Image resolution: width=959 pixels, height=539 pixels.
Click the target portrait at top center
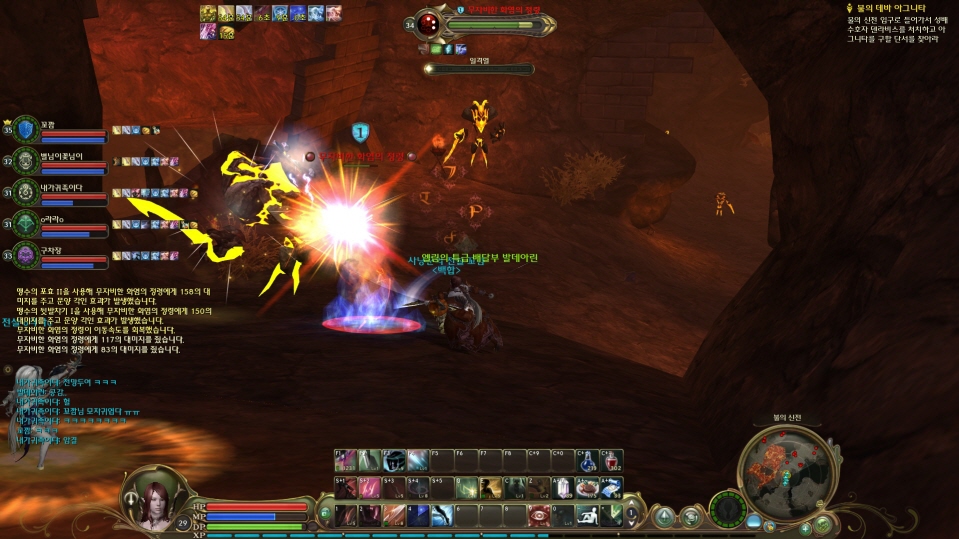429,25
